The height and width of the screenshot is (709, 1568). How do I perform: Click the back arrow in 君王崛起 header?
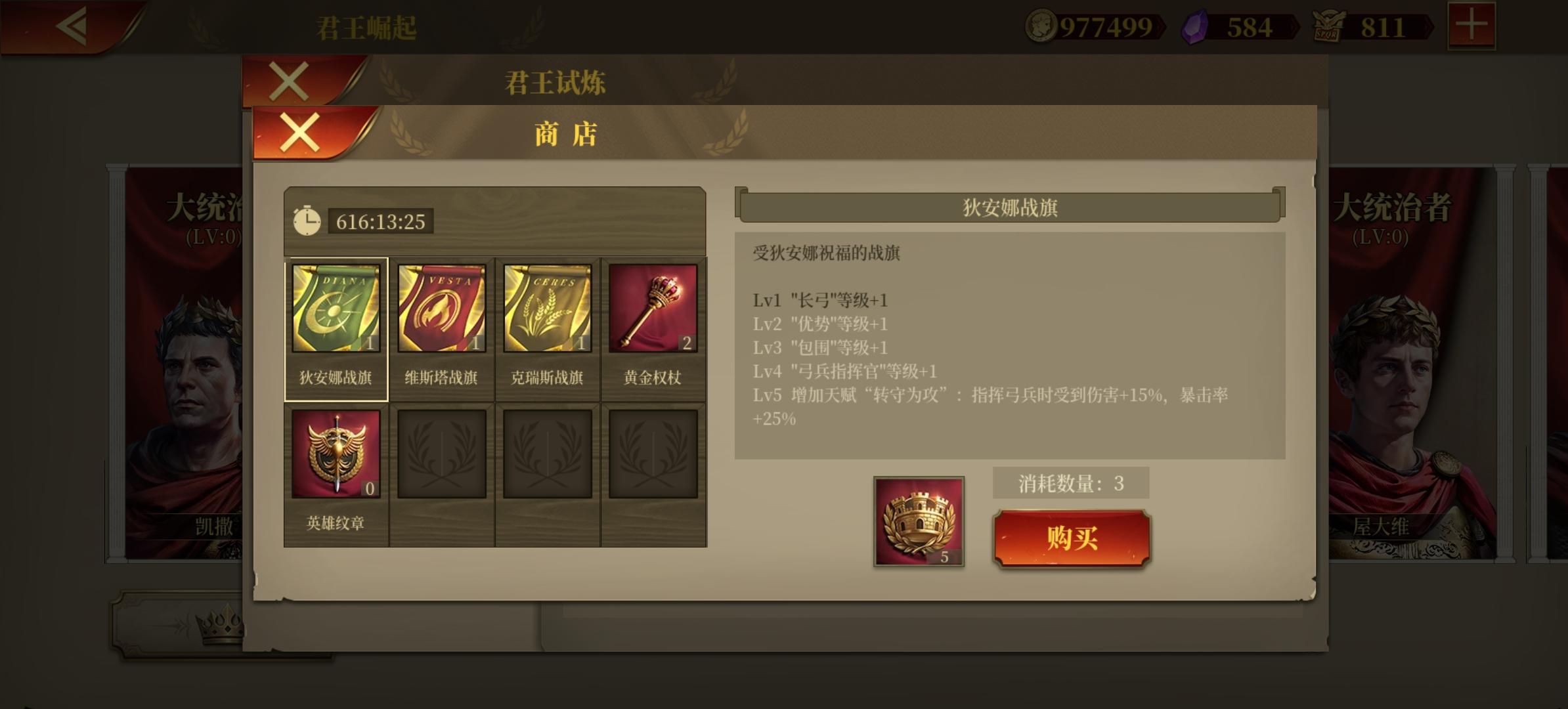point(72,28)
